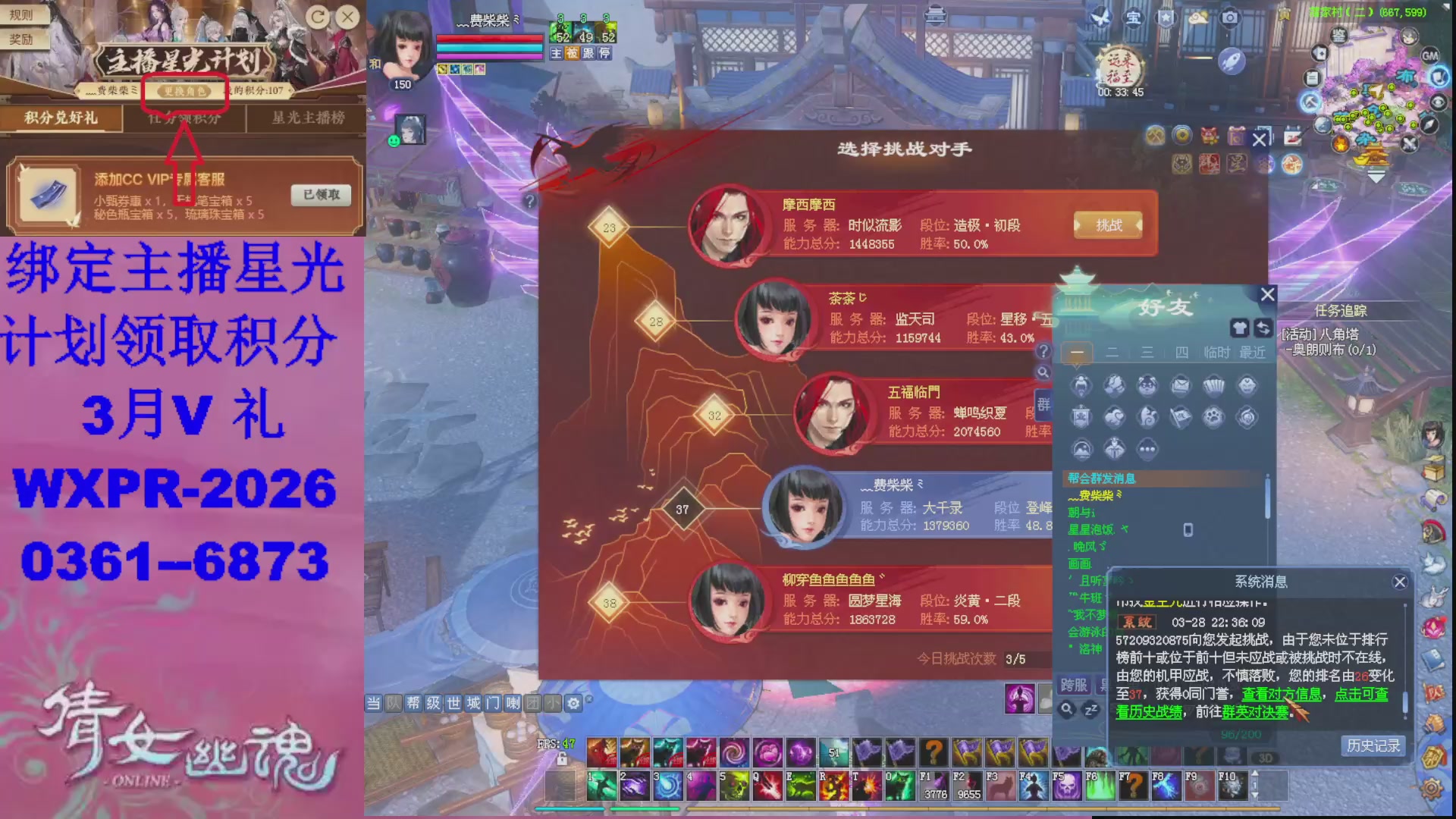The height and width of the screenshot is (819, 1456).
Task: Click the gear settings icon beside chat channels
Action: pos(573,703)
